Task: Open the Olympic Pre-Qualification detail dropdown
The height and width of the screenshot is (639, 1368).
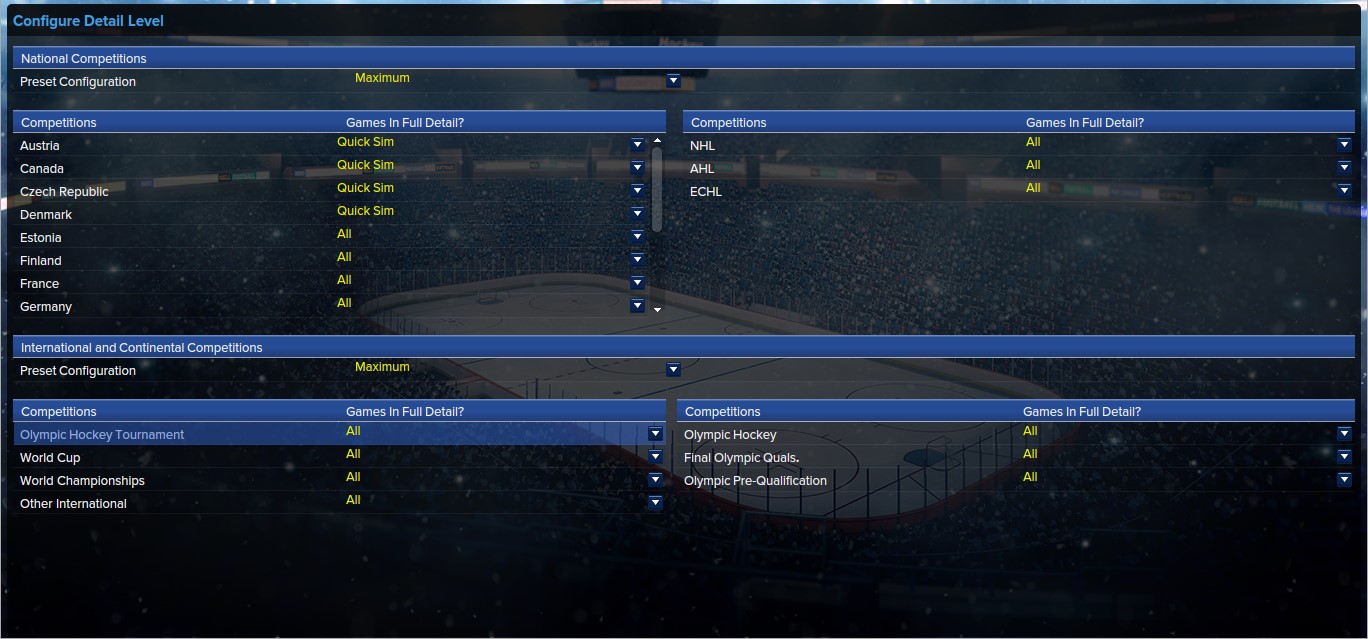Action: pos(1344,480)
